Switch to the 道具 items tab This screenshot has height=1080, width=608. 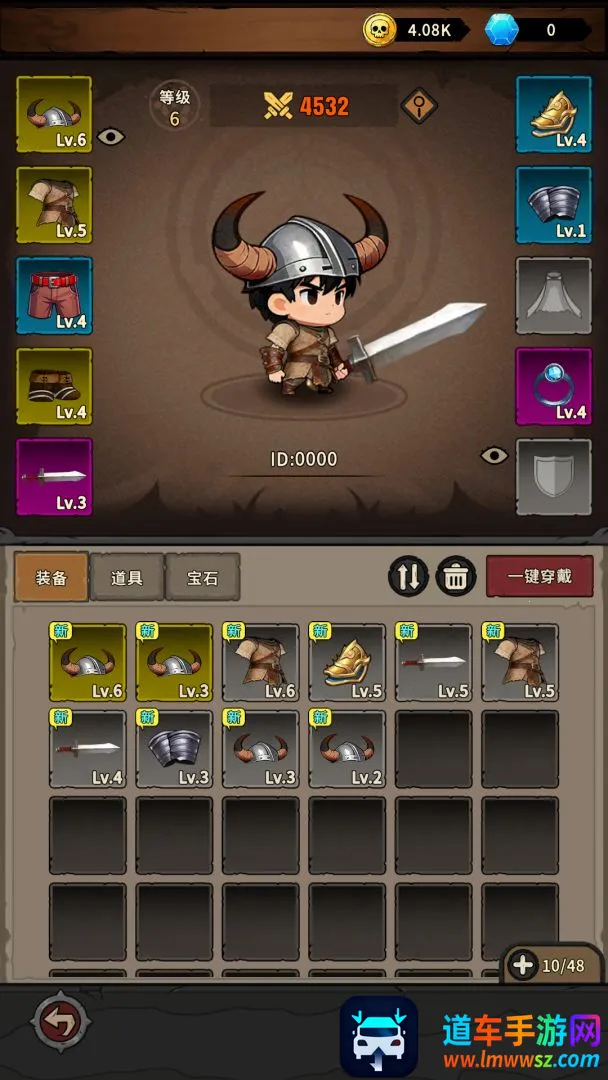[x=127, y=578]
